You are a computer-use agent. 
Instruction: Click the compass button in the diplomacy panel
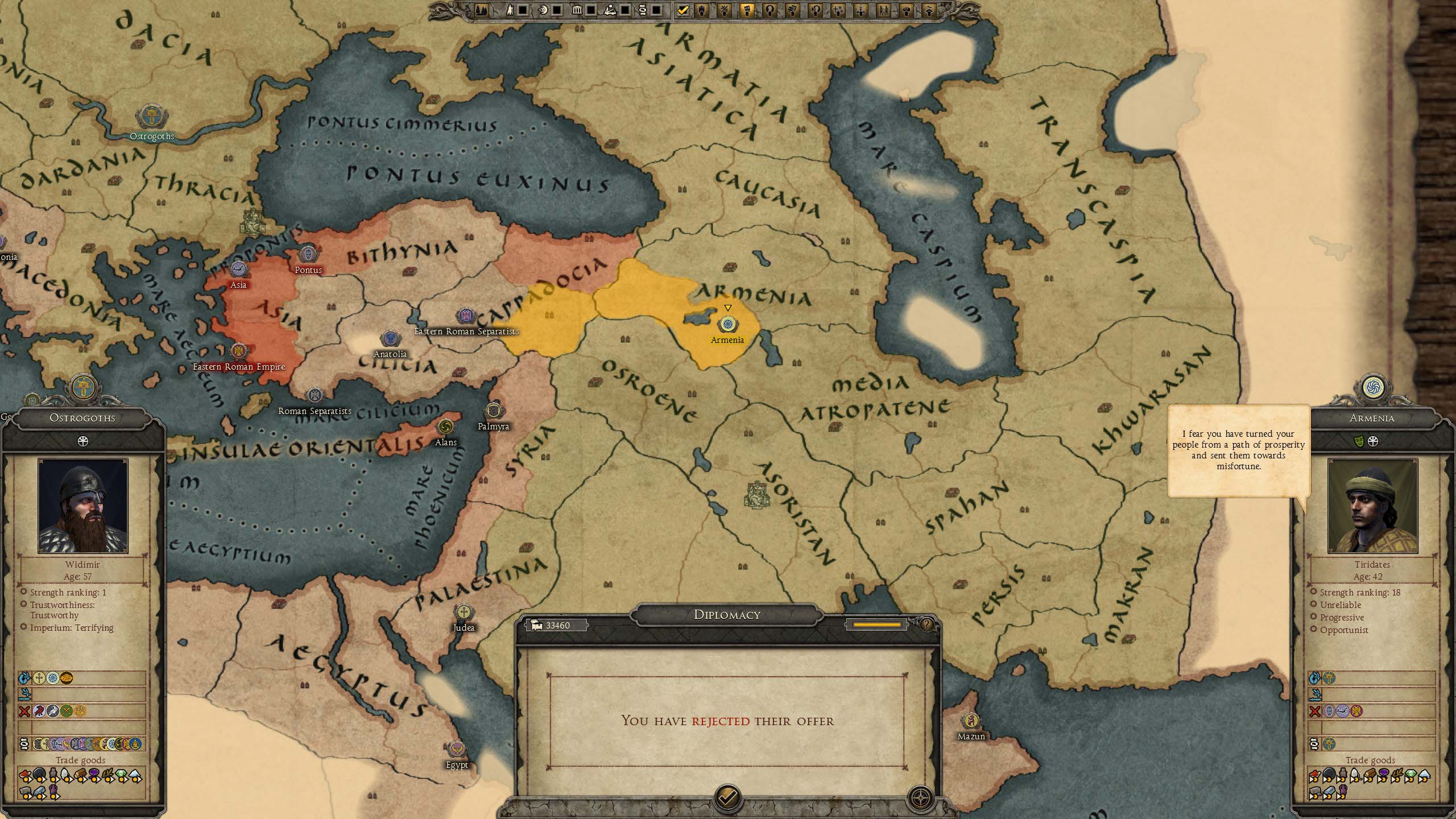[920, 798]
